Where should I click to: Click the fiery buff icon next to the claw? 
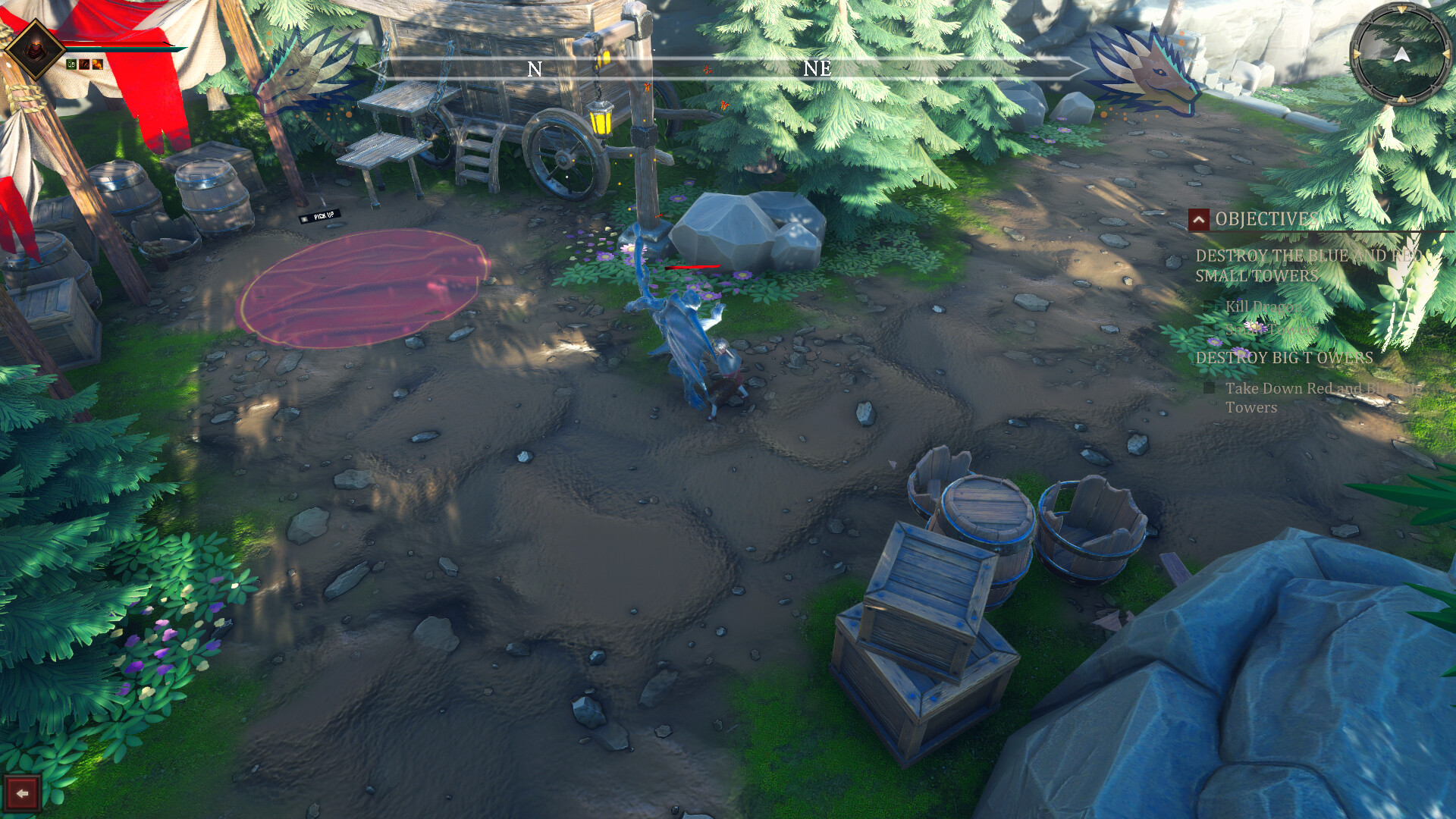click(x=97, y=64)
